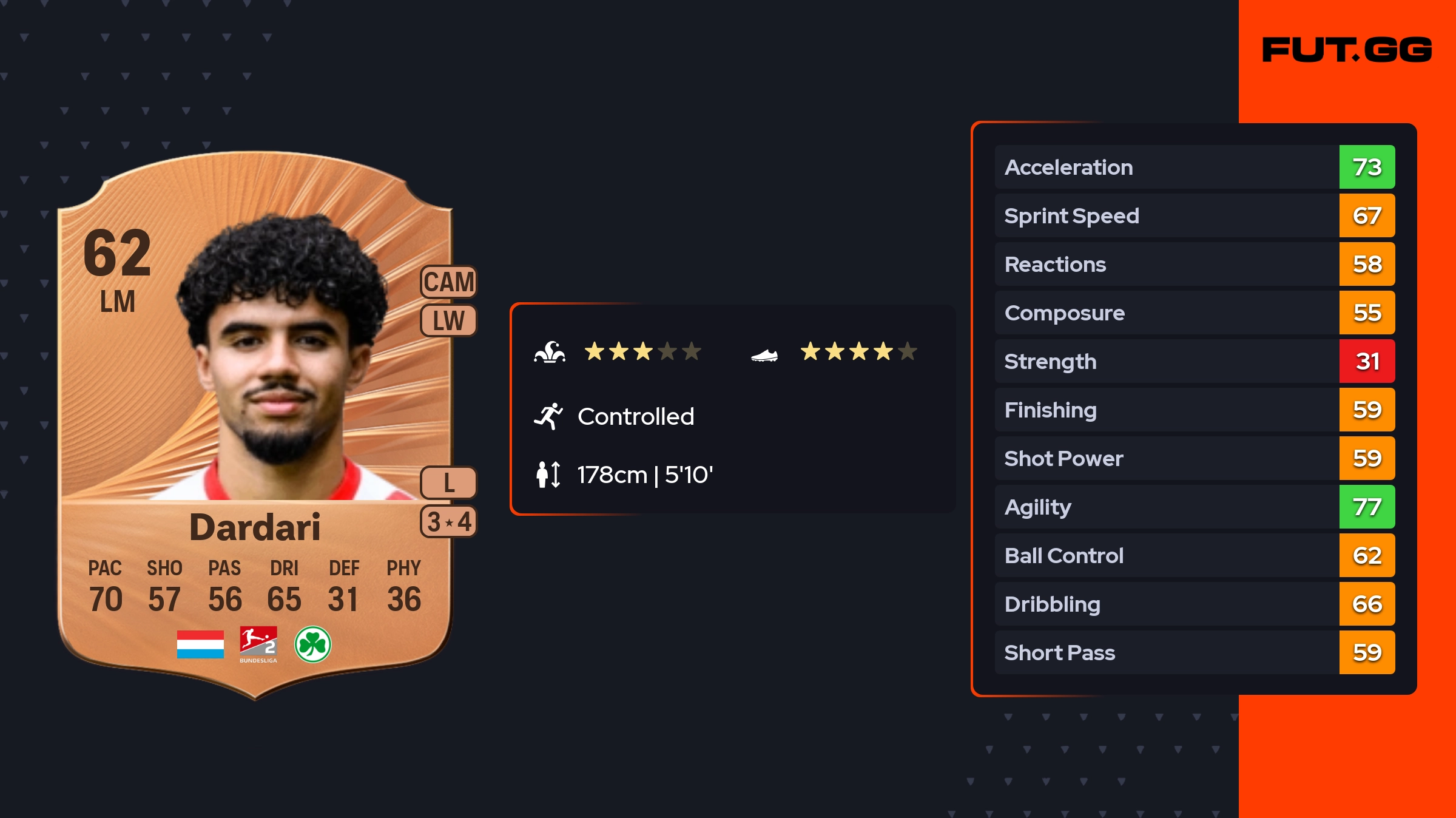Viewport: 1456px width, 818px height.
Task: Select the Strength stat row
Action: click(1194, 361)
